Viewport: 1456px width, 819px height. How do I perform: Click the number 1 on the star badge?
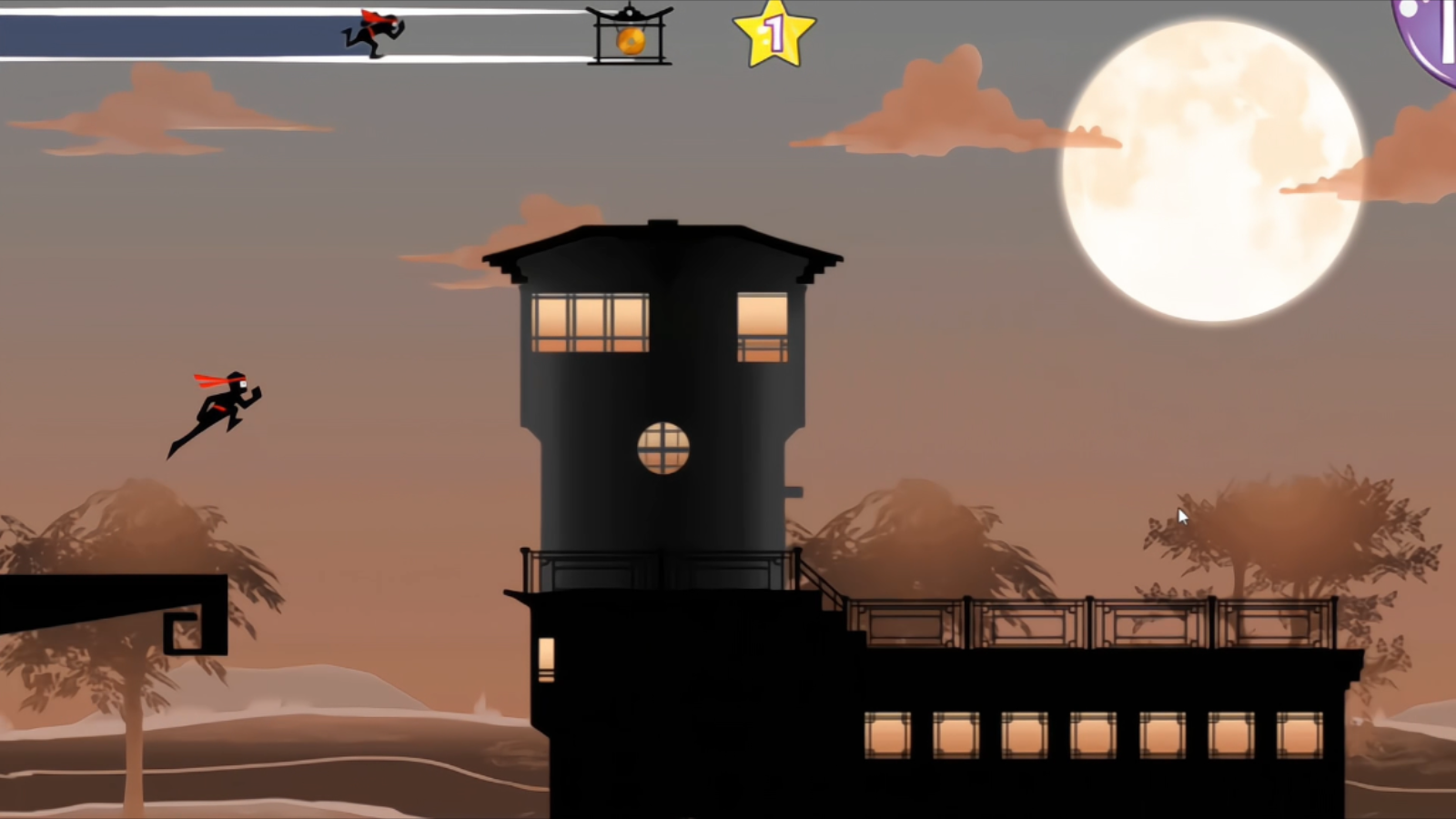(x=775, y=34)
